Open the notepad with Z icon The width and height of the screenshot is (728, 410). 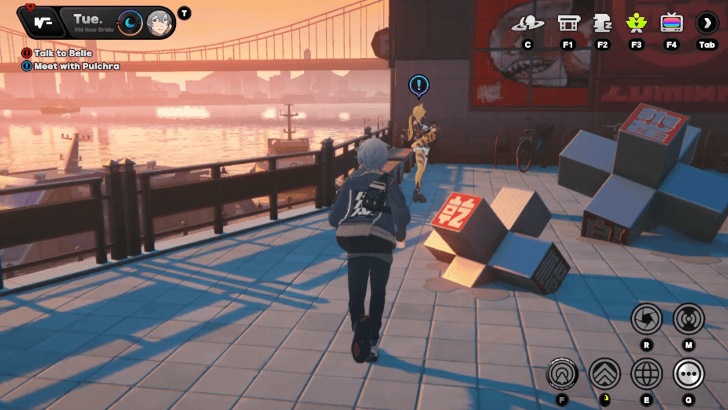602,22
